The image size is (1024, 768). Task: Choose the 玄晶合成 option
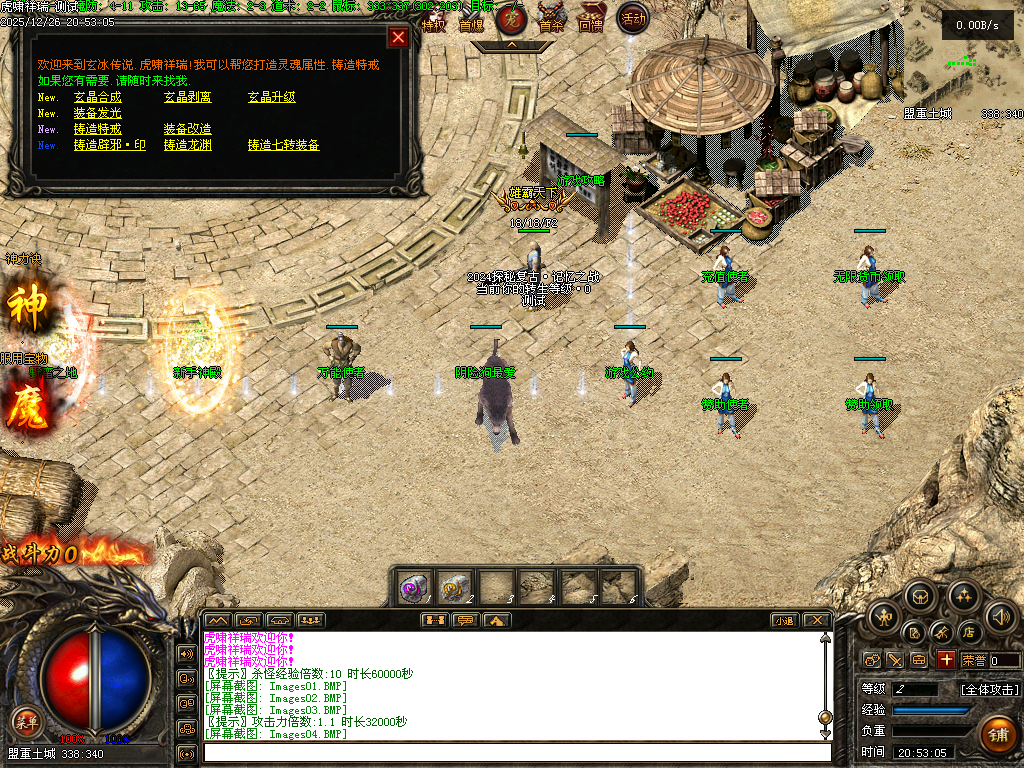click(x=98, y=98)
